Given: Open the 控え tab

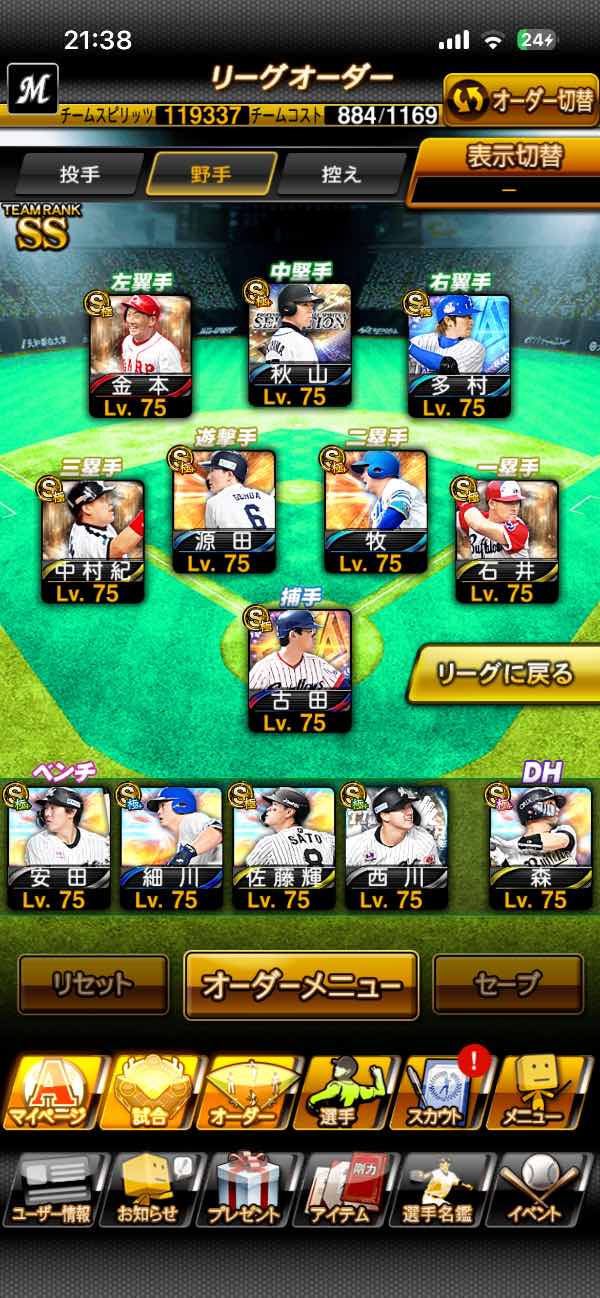Looking at the screenshot, I should [342, 174].
